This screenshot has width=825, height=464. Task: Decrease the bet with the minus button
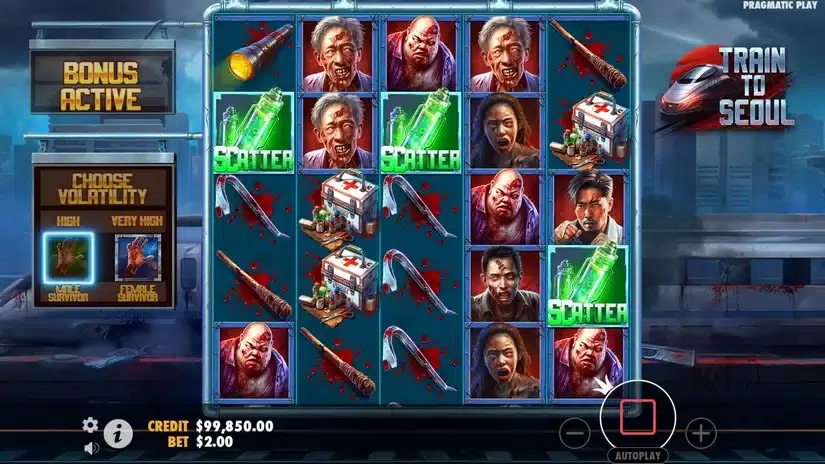[x=574, y=433]
